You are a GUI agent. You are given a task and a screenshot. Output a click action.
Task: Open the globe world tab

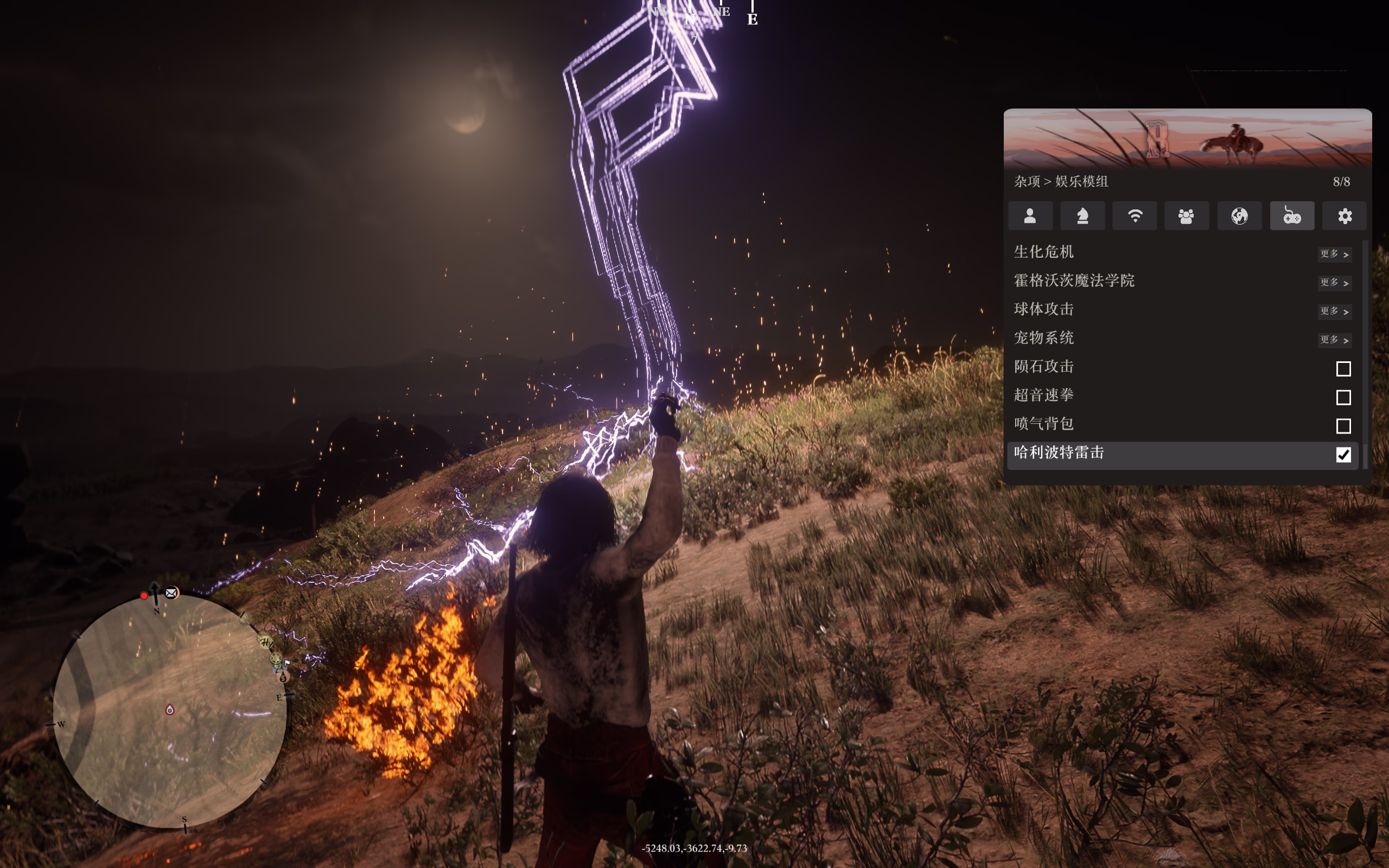coord(1239,216)
